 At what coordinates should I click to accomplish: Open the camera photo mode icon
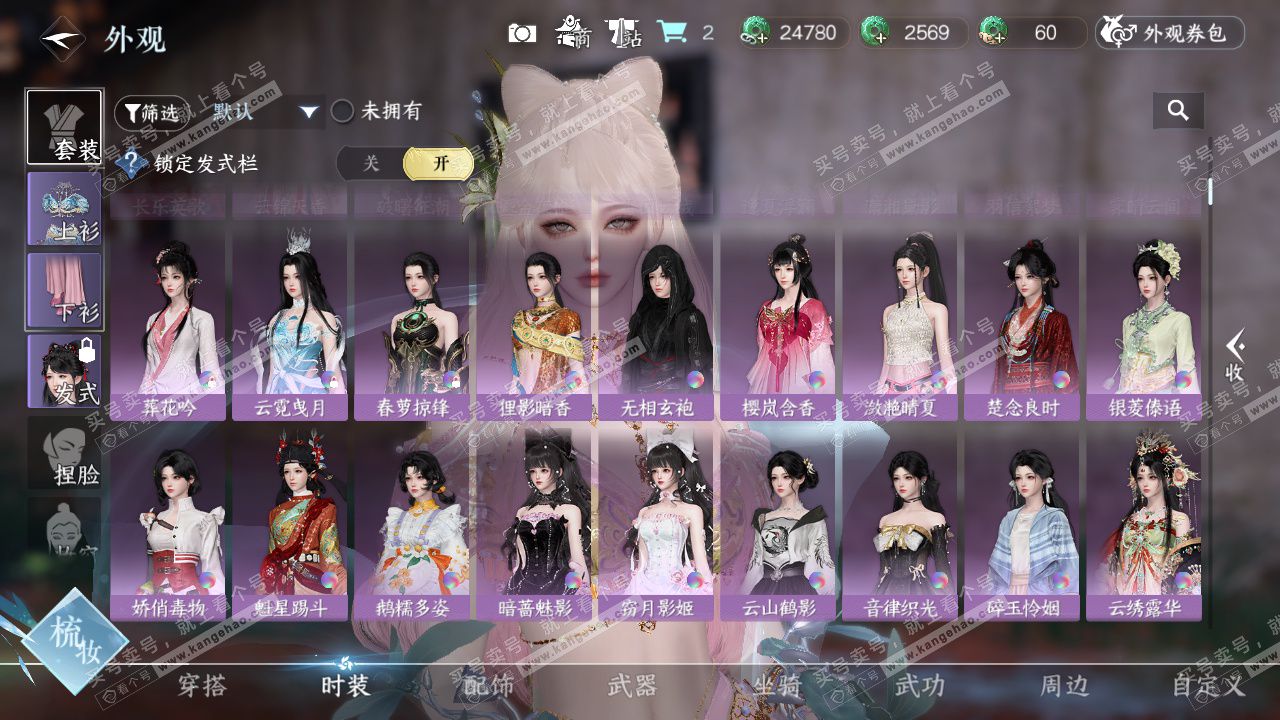(x=522, y=33)
